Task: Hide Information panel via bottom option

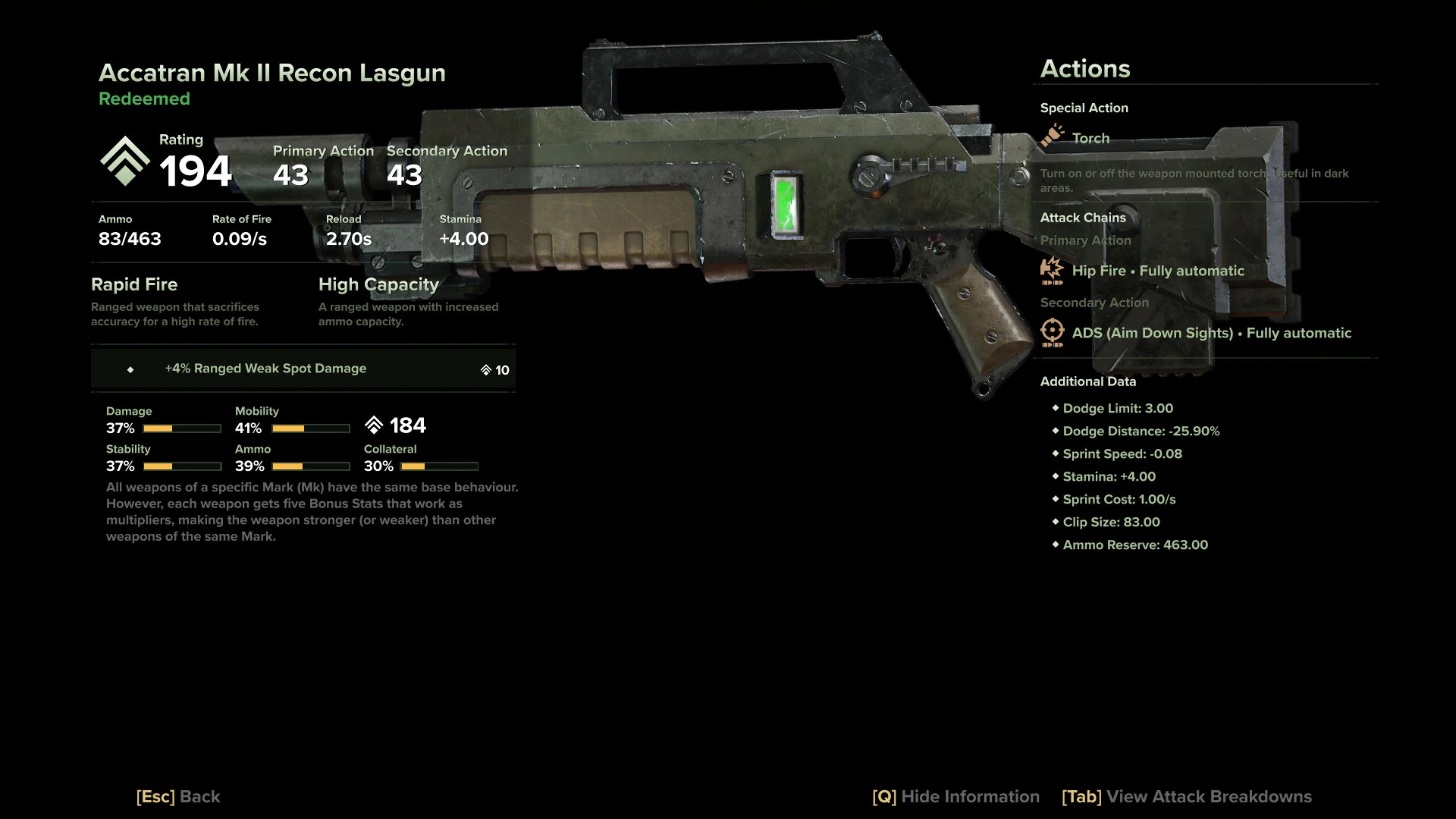Action: 955,796
